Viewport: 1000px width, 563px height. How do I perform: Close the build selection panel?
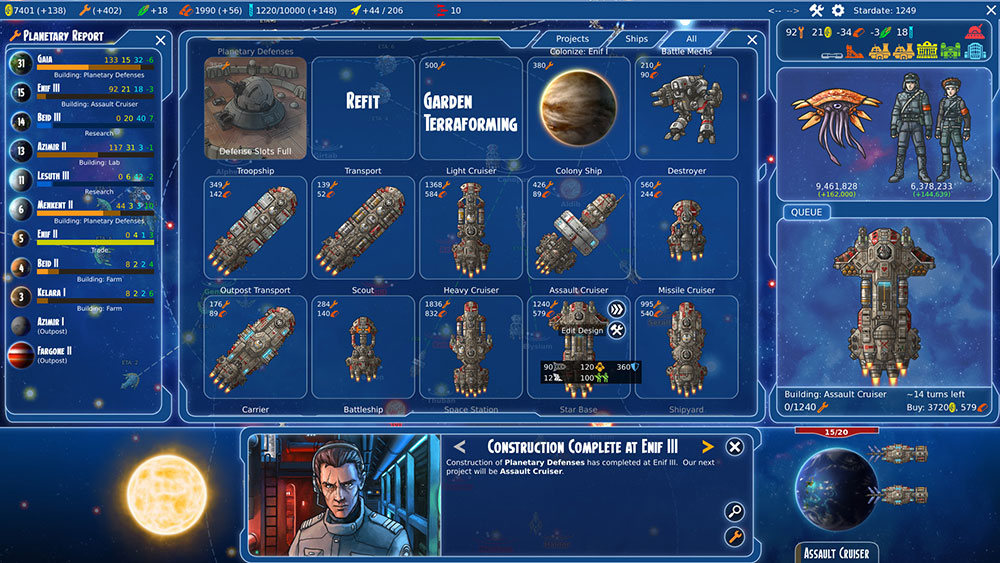pos(752,40)
